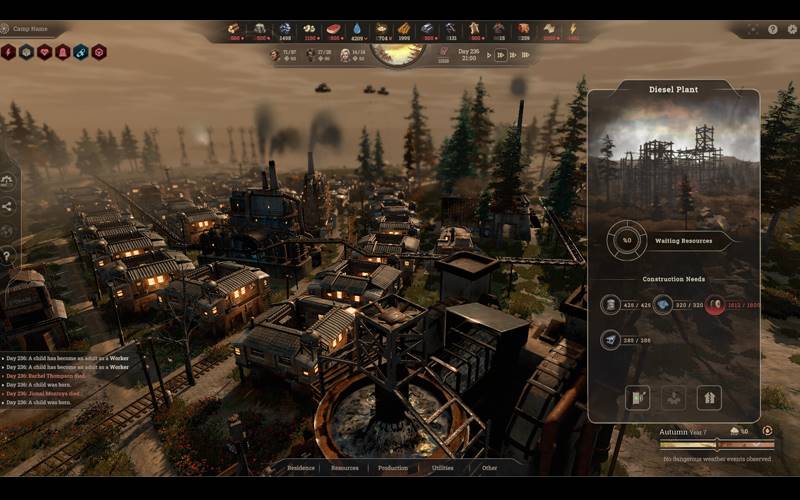This screenshot has height=500, width=800.
Task: Click the Camp Name emblem icon
Action: coord(6,30)
